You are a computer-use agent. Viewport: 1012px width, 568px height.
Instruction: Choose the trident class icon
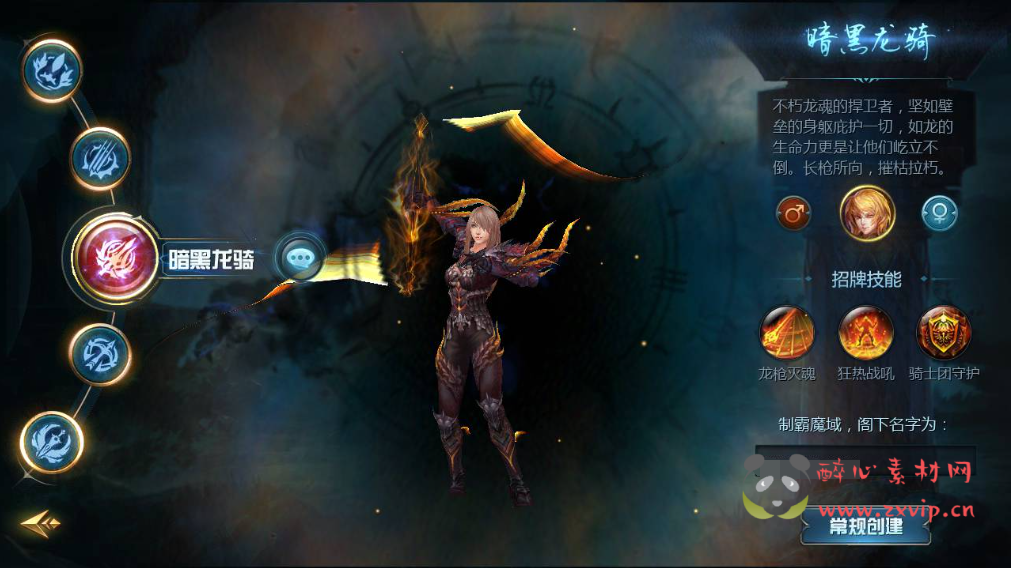(x=52, y=441)
